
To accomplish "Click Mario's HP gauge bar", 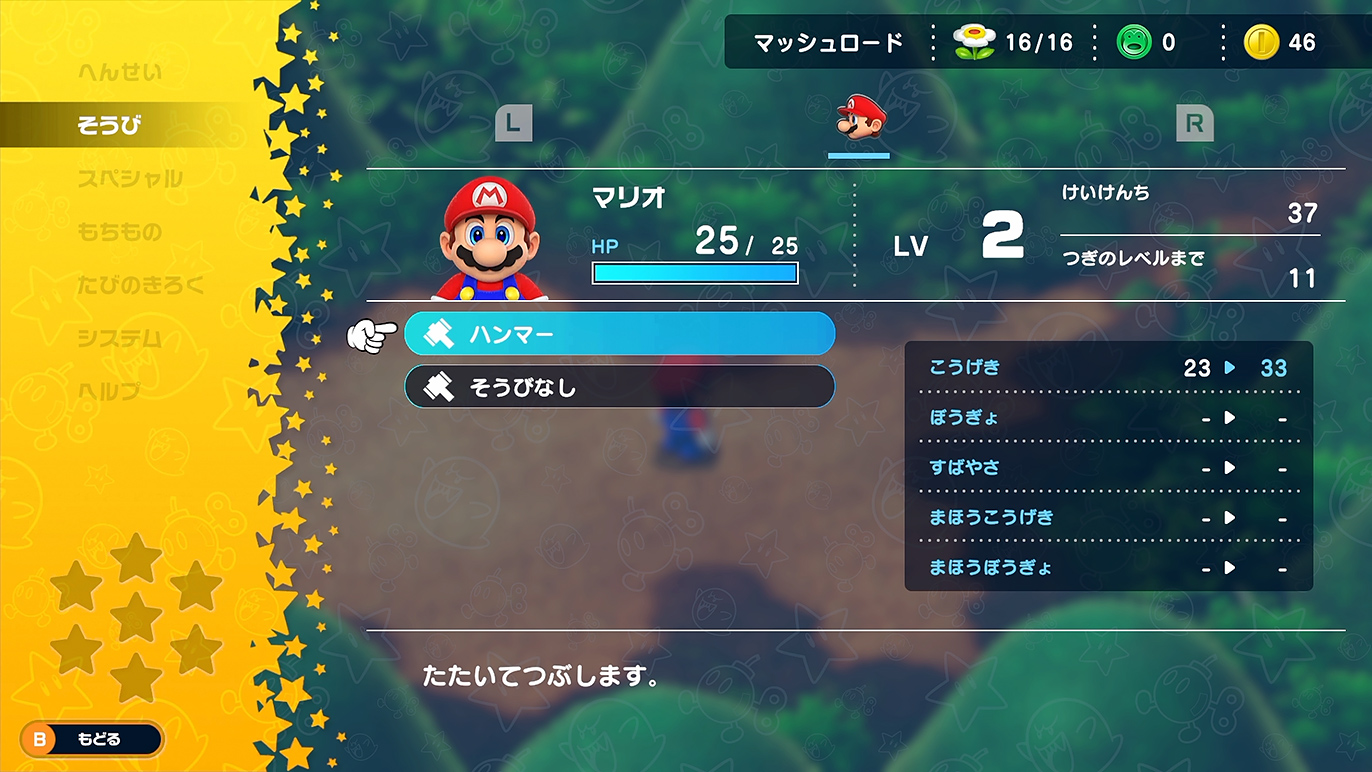I will coord(695,272).
